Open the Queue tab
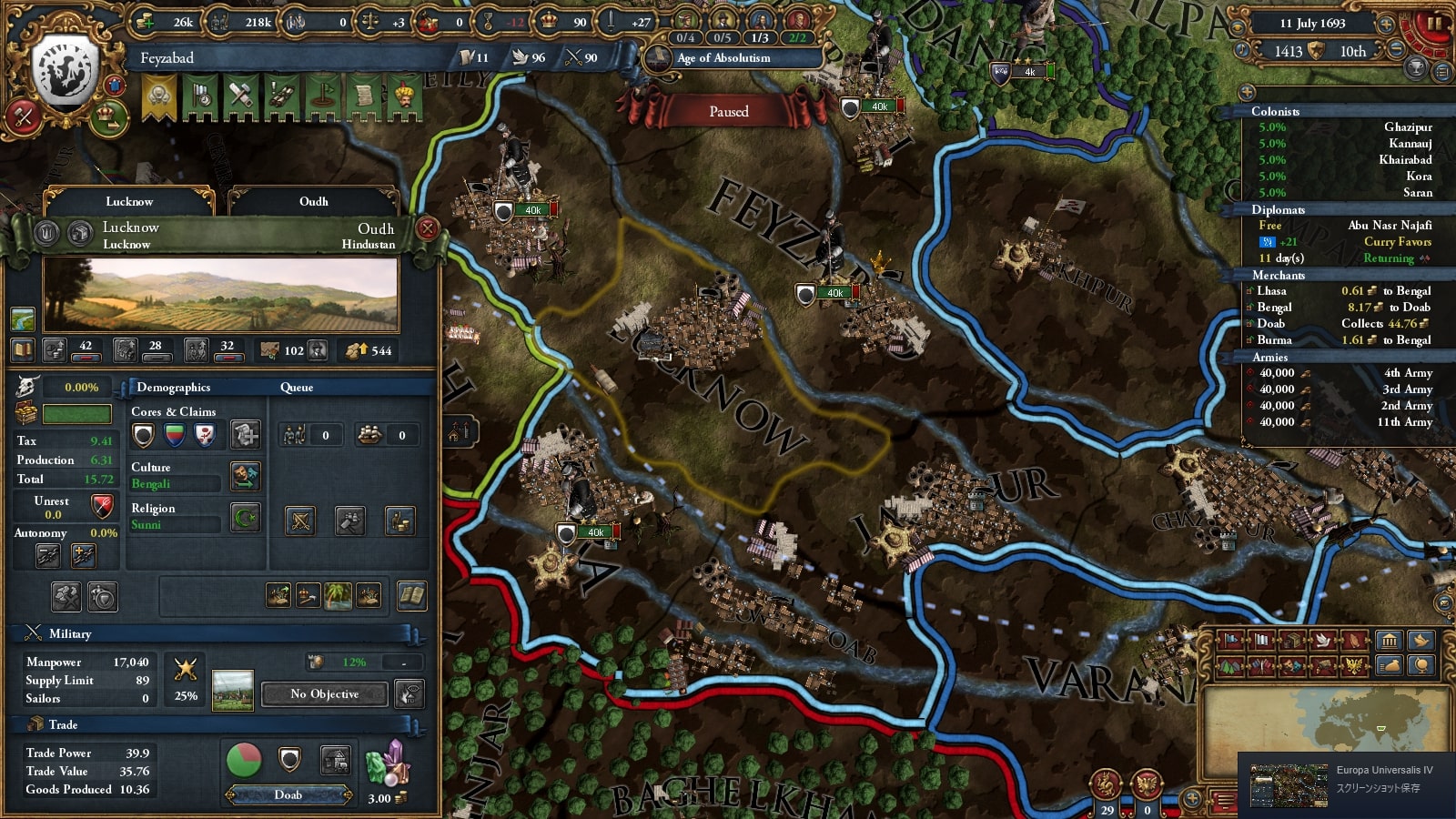1456x819 pixels. pyautogui.click(x=297, y=387)
